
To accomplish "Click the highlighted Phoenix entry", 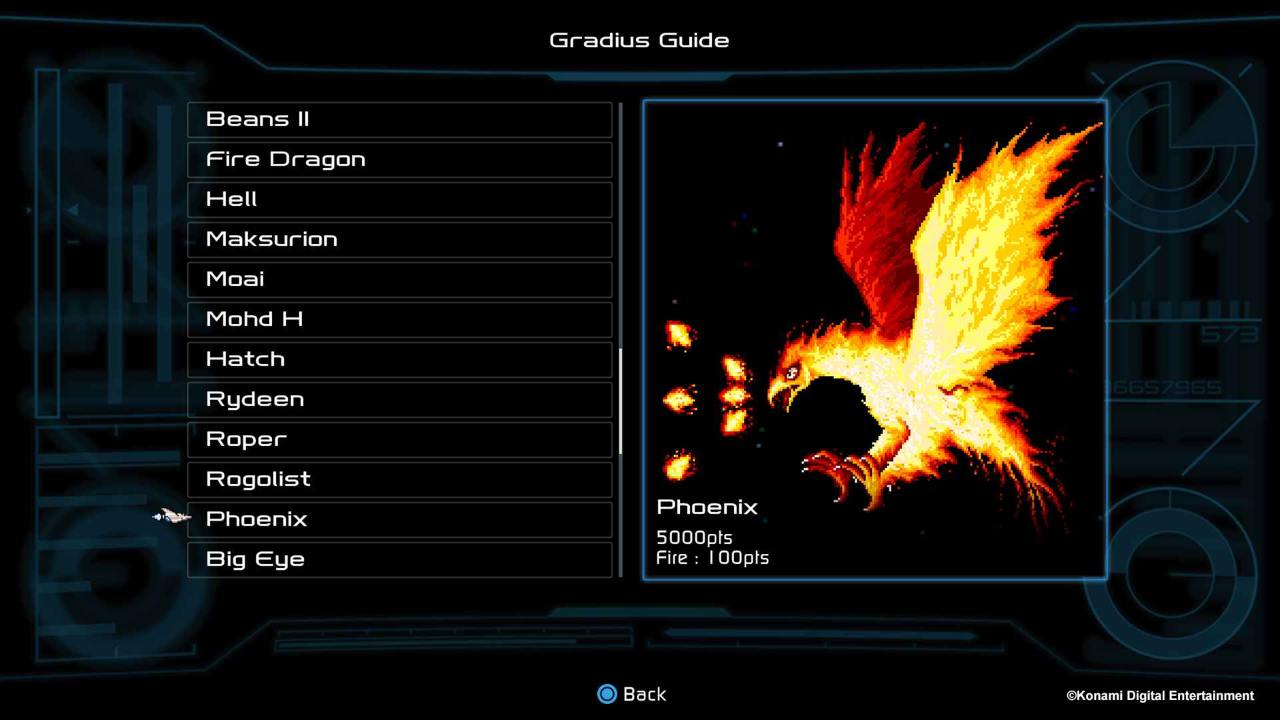I will (x=399, y=519).
